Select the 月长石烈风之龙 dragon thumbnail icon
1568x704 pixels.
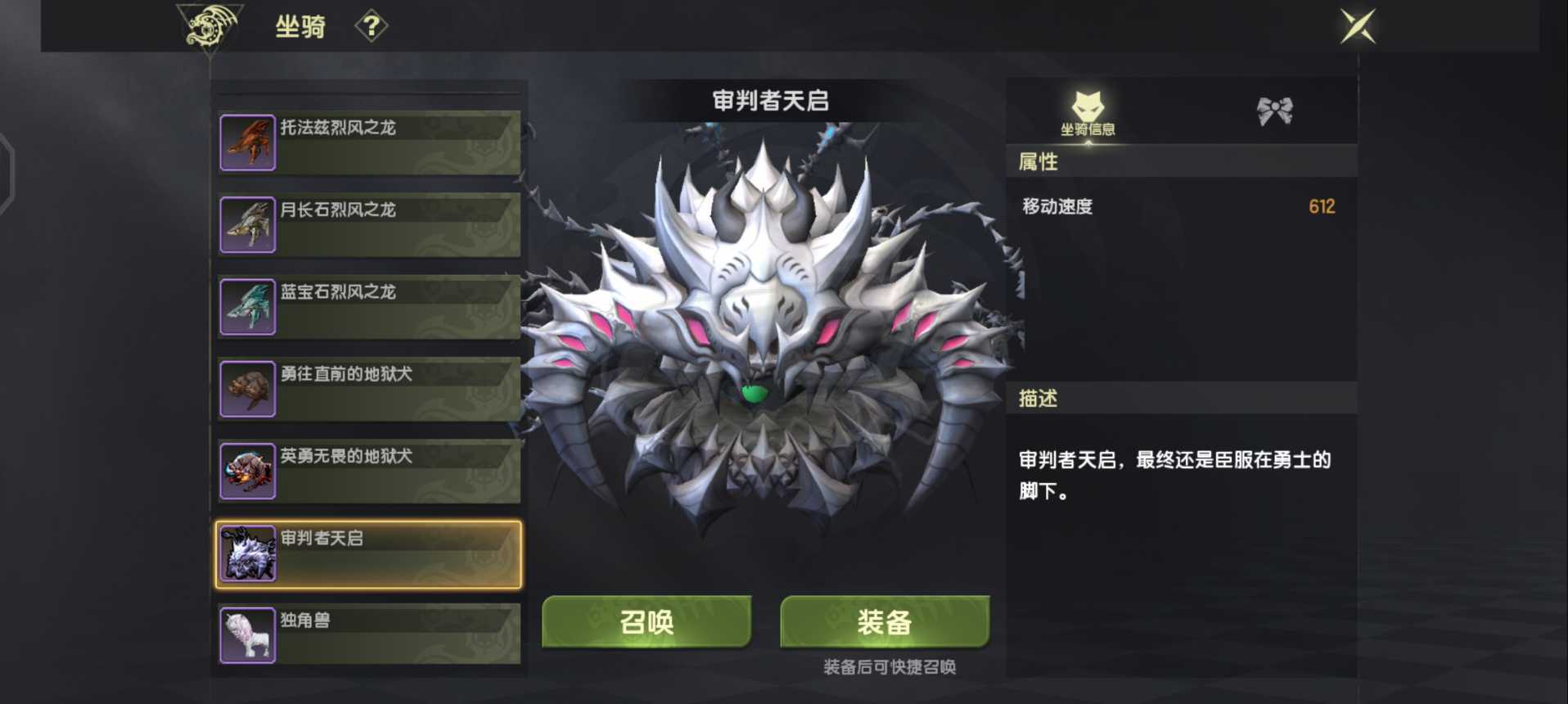[247, 224]
